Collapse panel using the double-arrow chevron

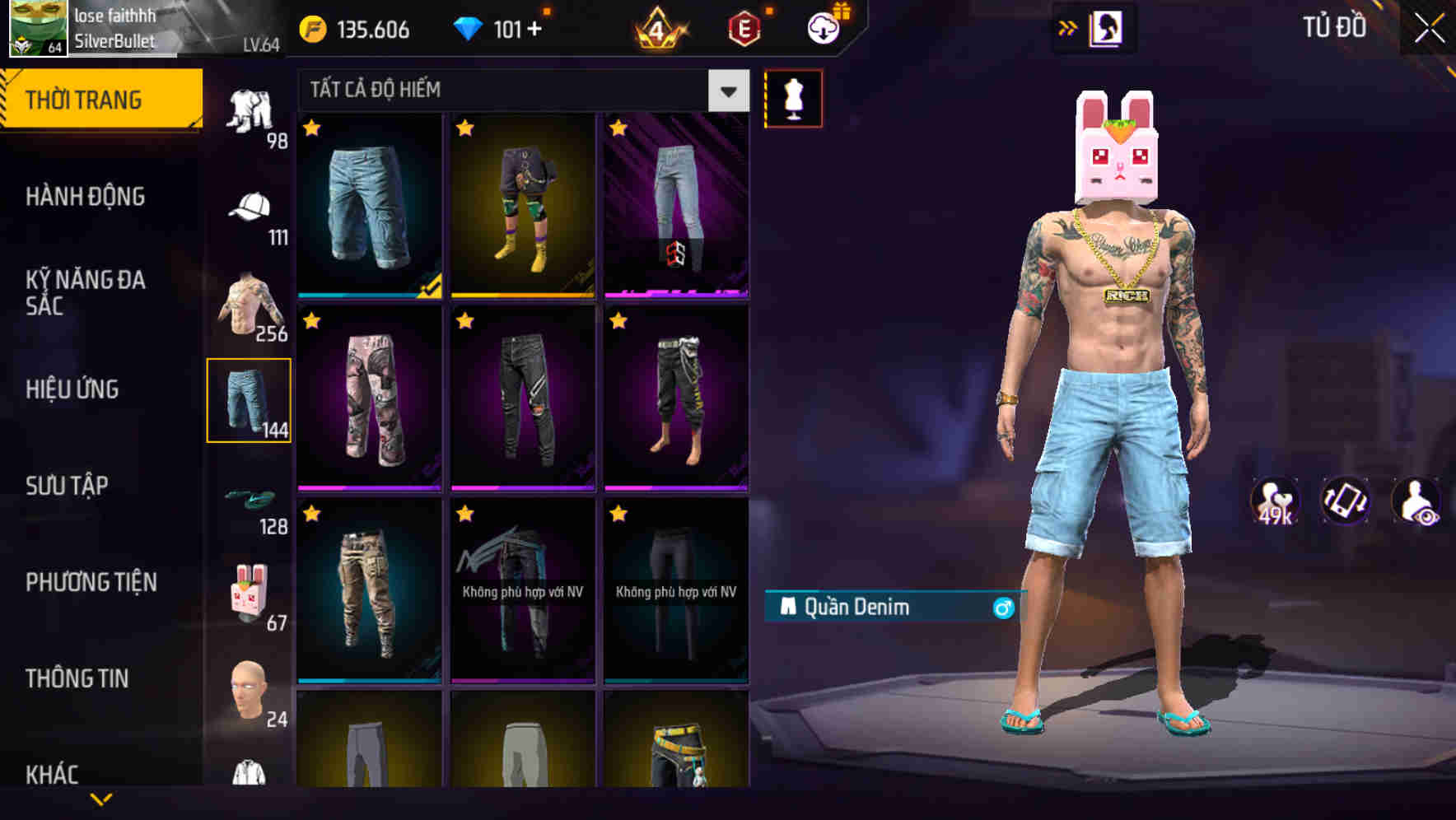1068,27
